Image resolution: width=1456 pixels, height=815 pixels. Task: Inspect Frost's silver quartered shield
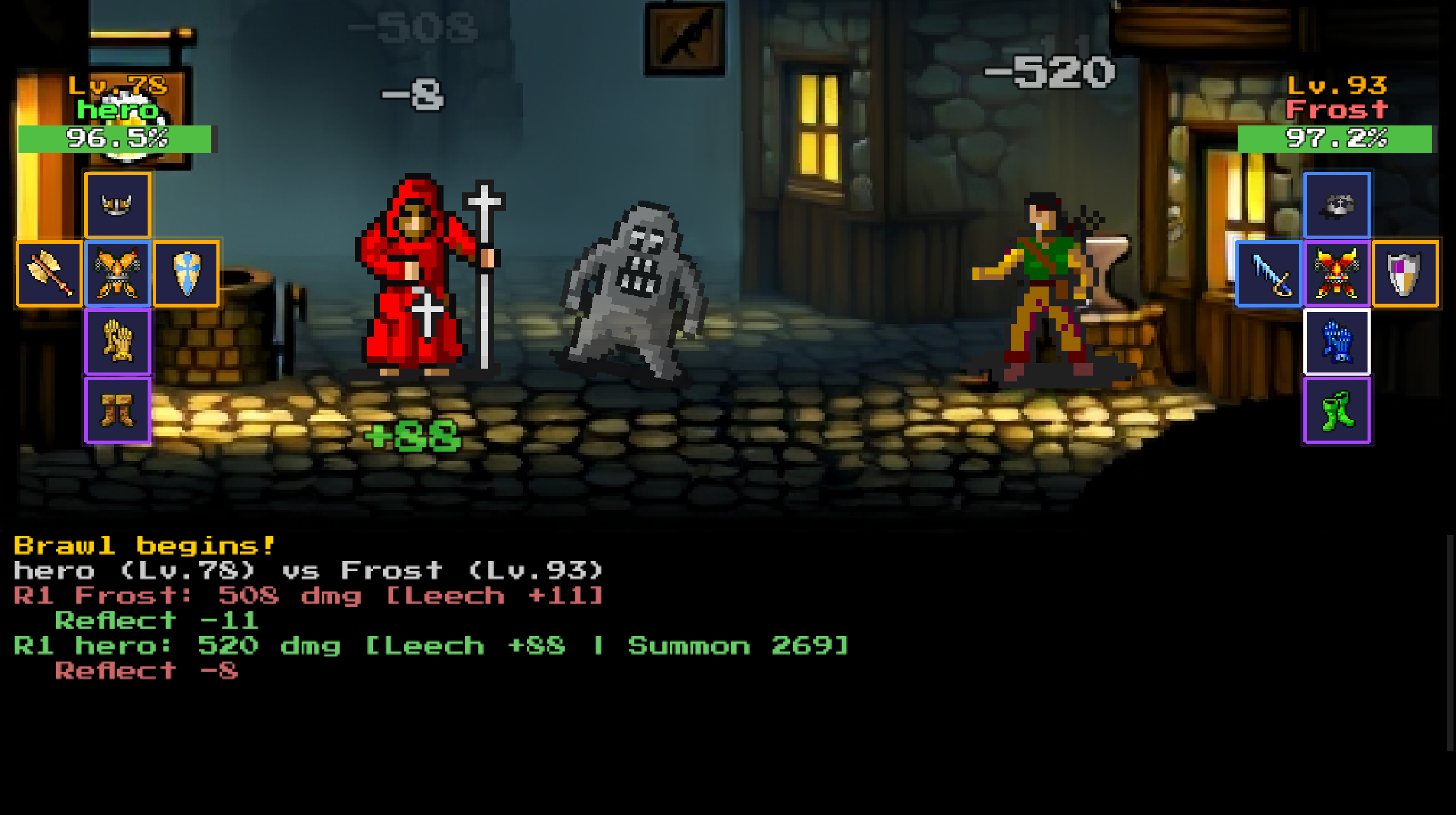pyautogui.click(x=1405, y=274)
